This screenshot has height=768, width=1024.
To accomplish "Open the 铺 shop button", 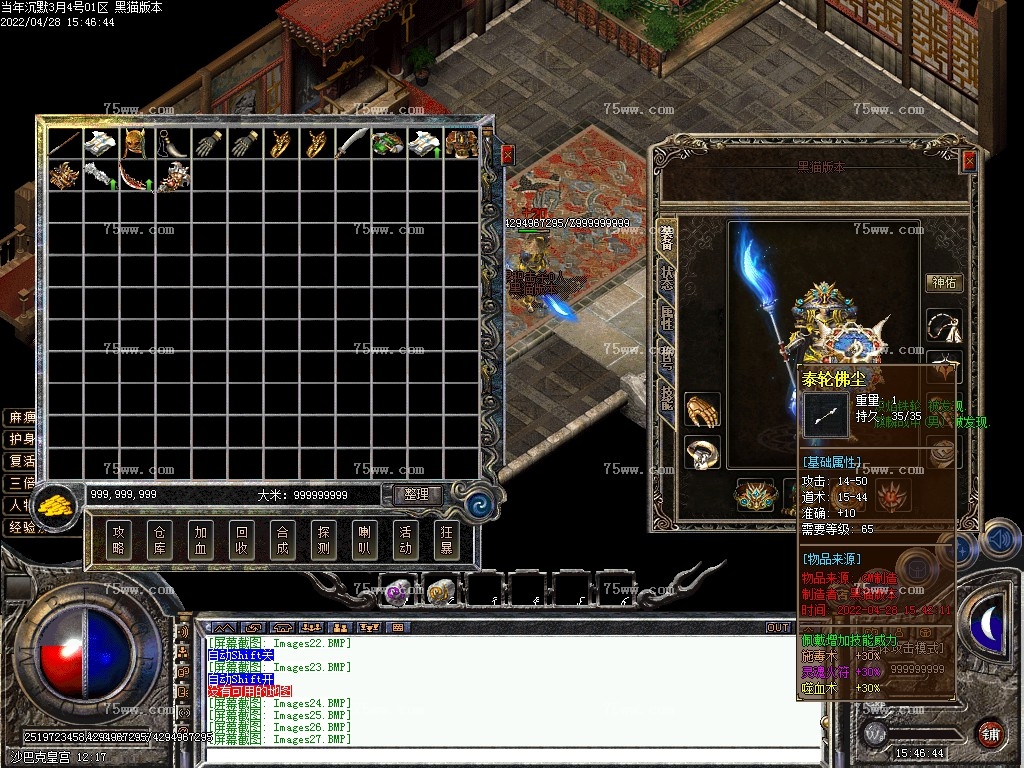I will pyautogui.click(x=990, y=733).
